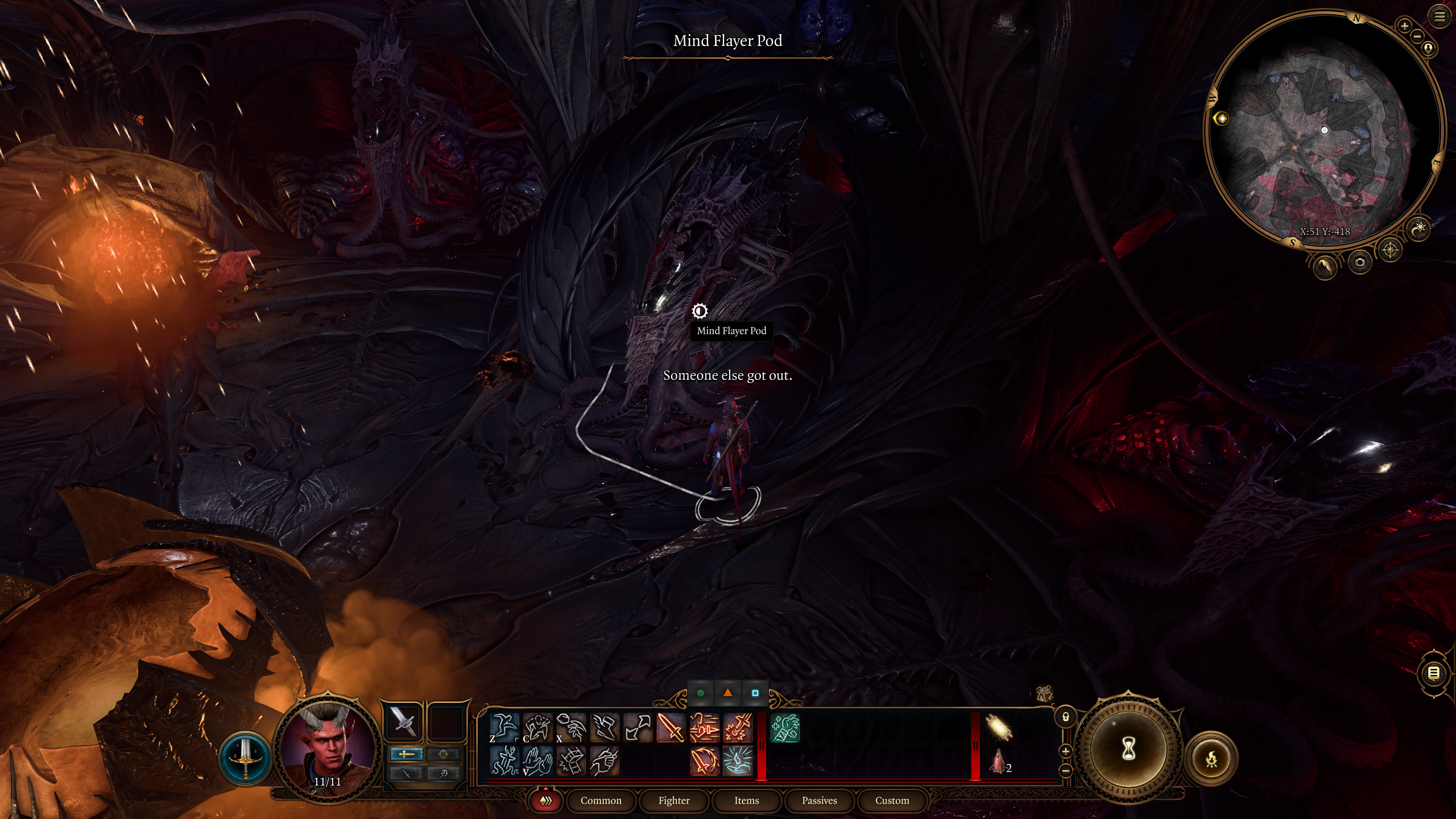
Task: Use the teal bandaged-hand Second Wind ability
Action: pos(785,727)
